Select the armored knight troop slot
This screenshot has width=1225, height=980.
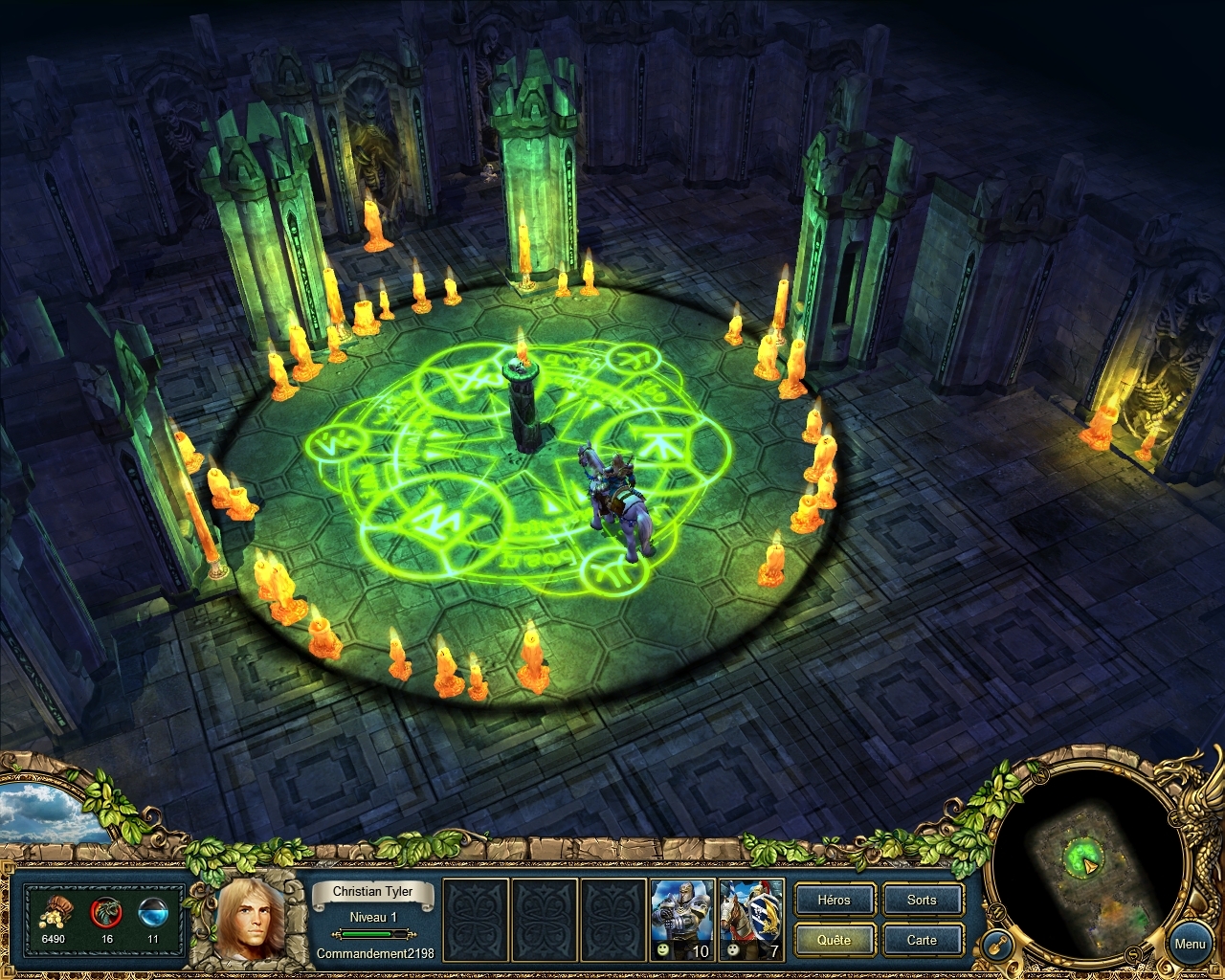(681, 919)
